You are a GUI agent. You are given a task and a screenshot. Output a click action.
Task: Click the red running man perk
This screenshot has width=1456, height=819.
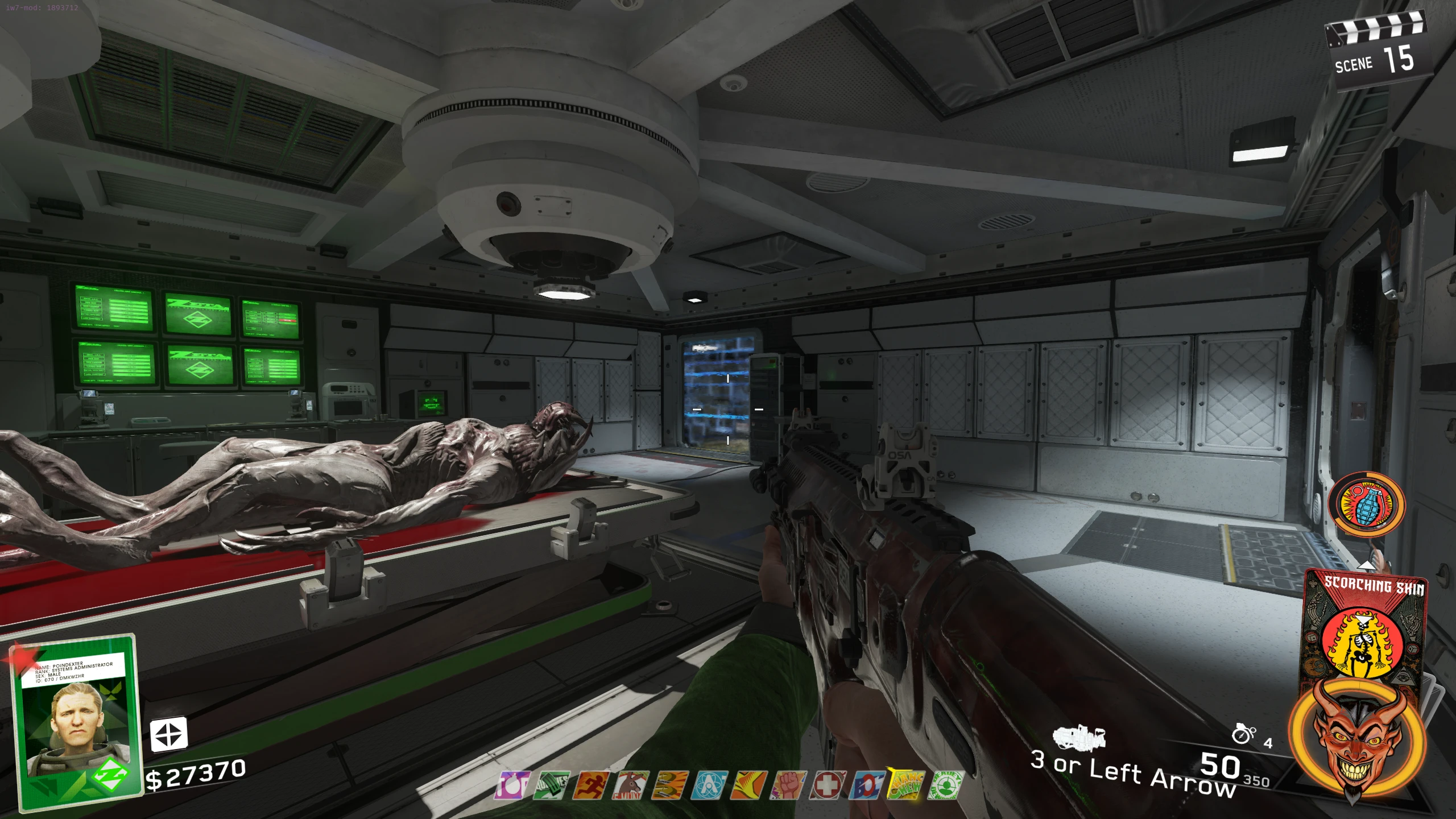tap(590, 785)
